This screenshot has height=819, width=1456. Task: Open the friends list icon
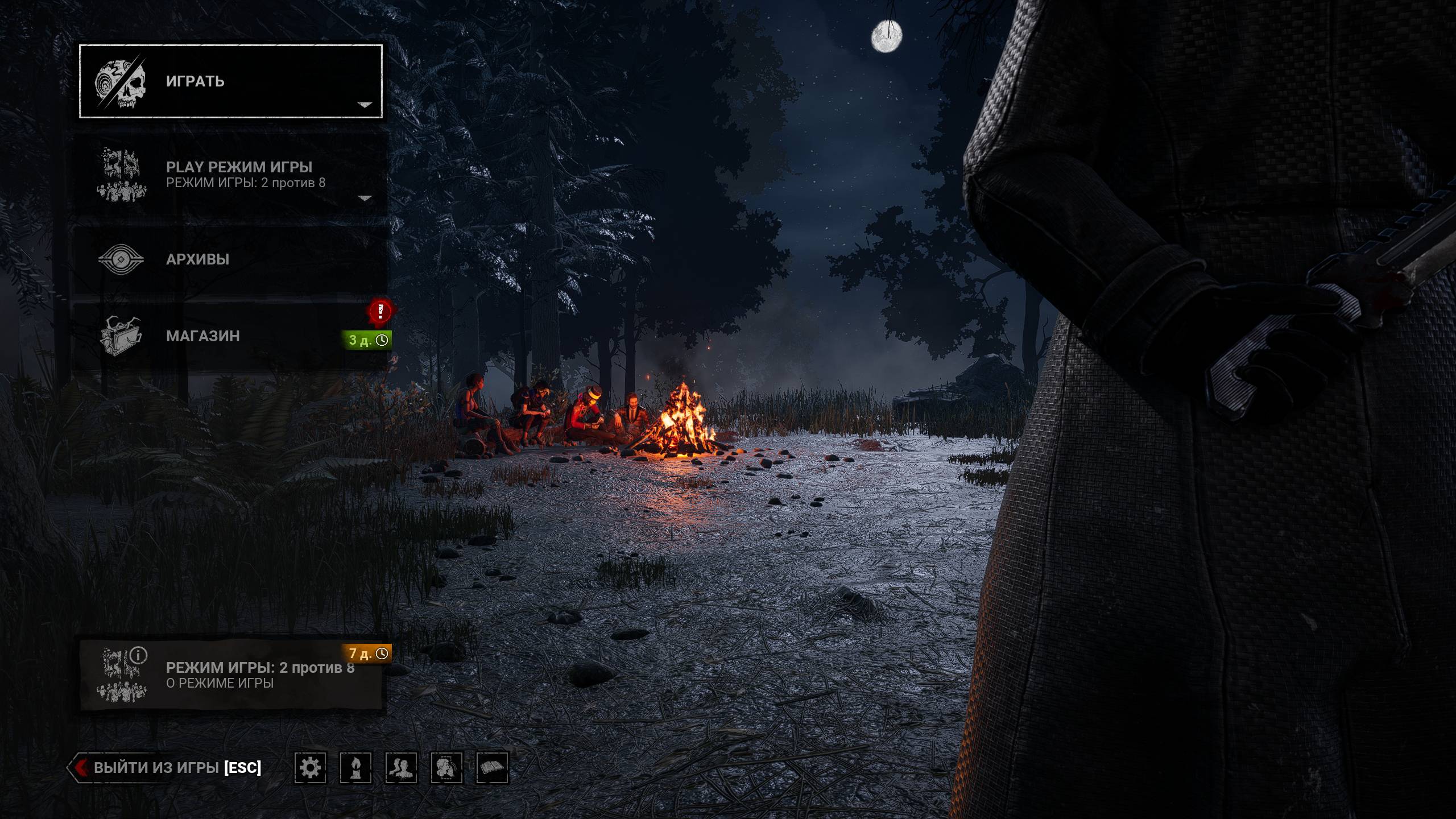pos(401,768)
